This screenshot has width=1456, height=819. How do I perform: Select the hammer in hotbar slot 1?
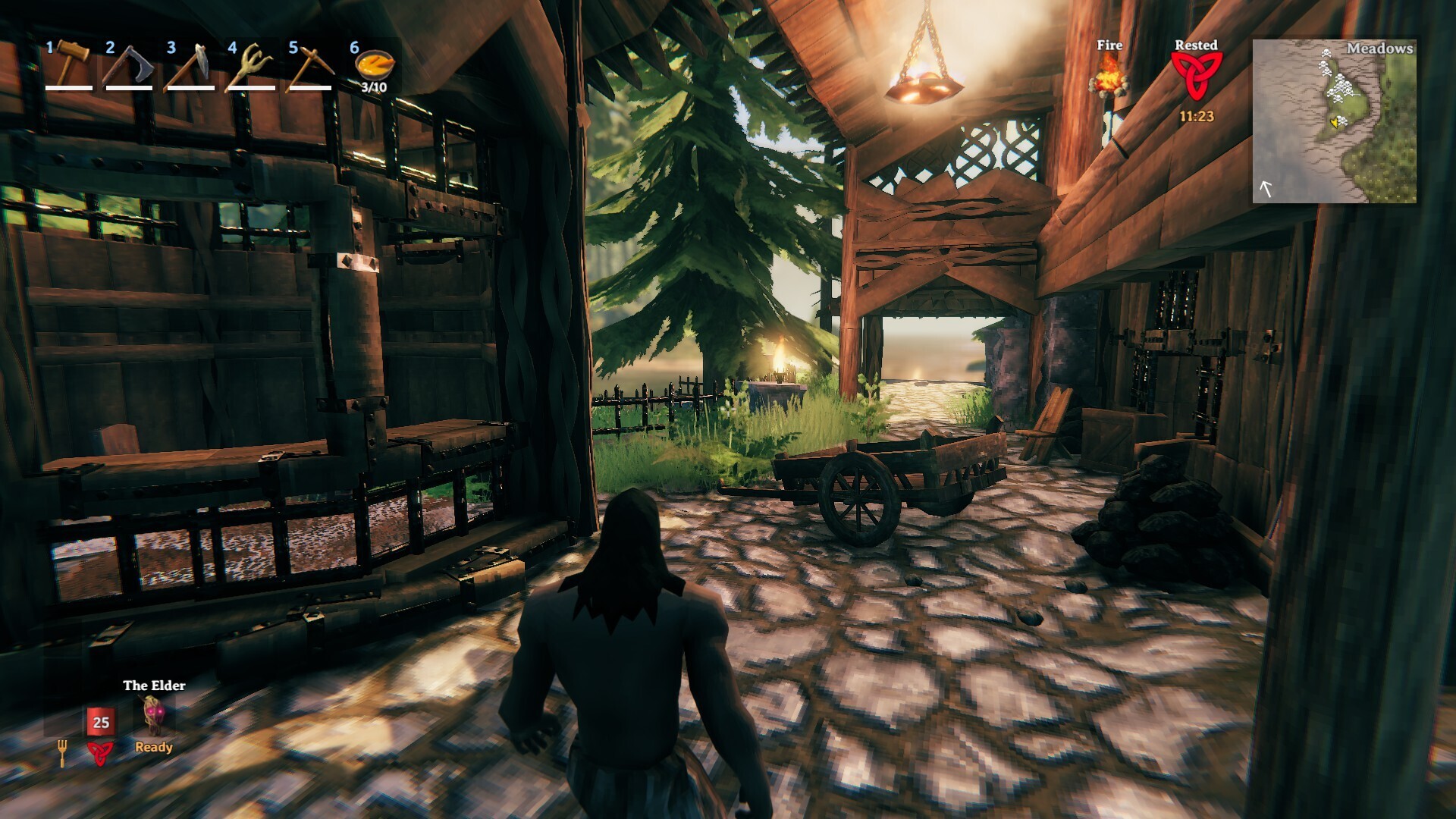(70, 64)
